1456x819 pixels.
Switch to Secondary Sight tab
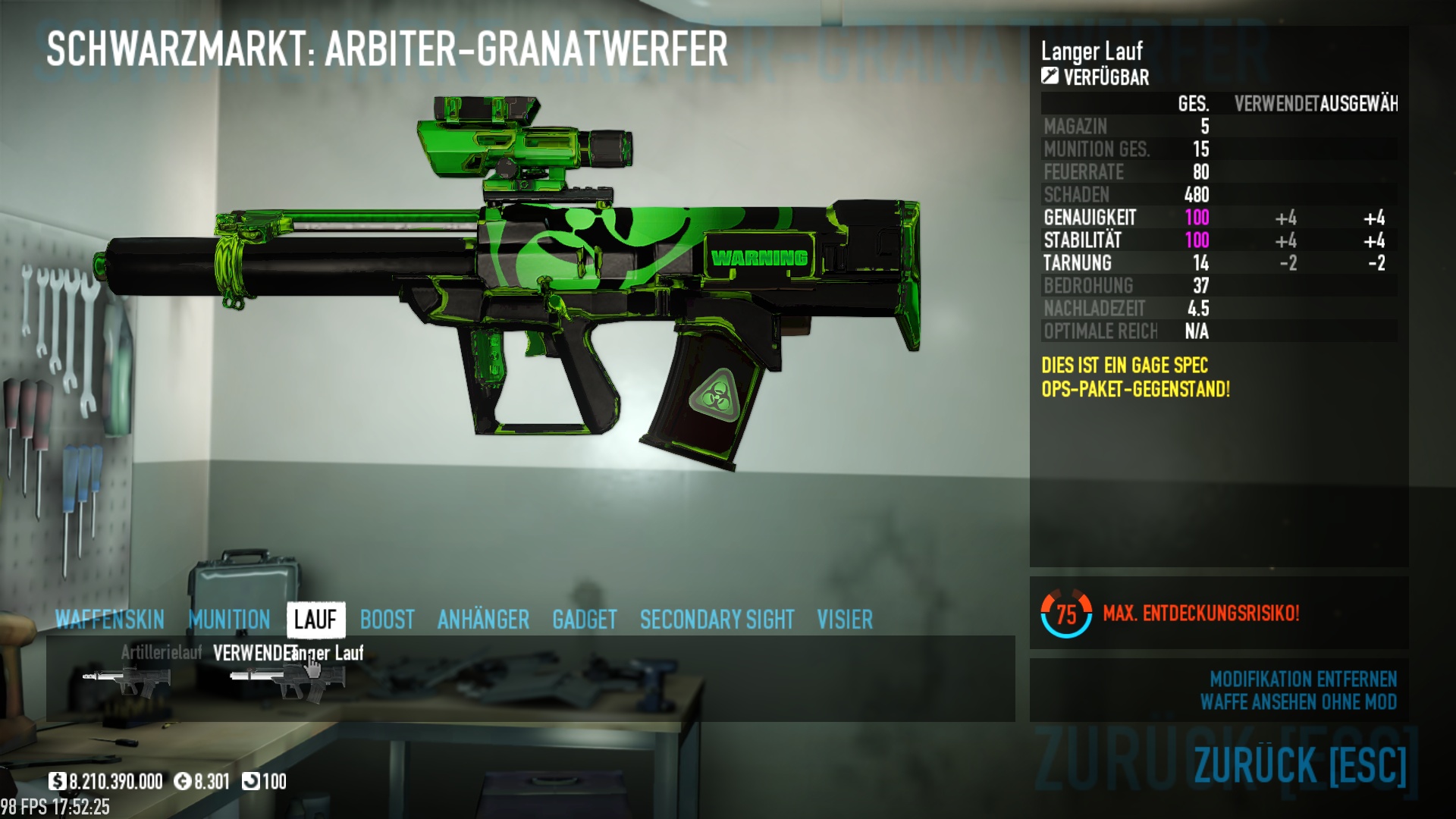coord(717,620)
